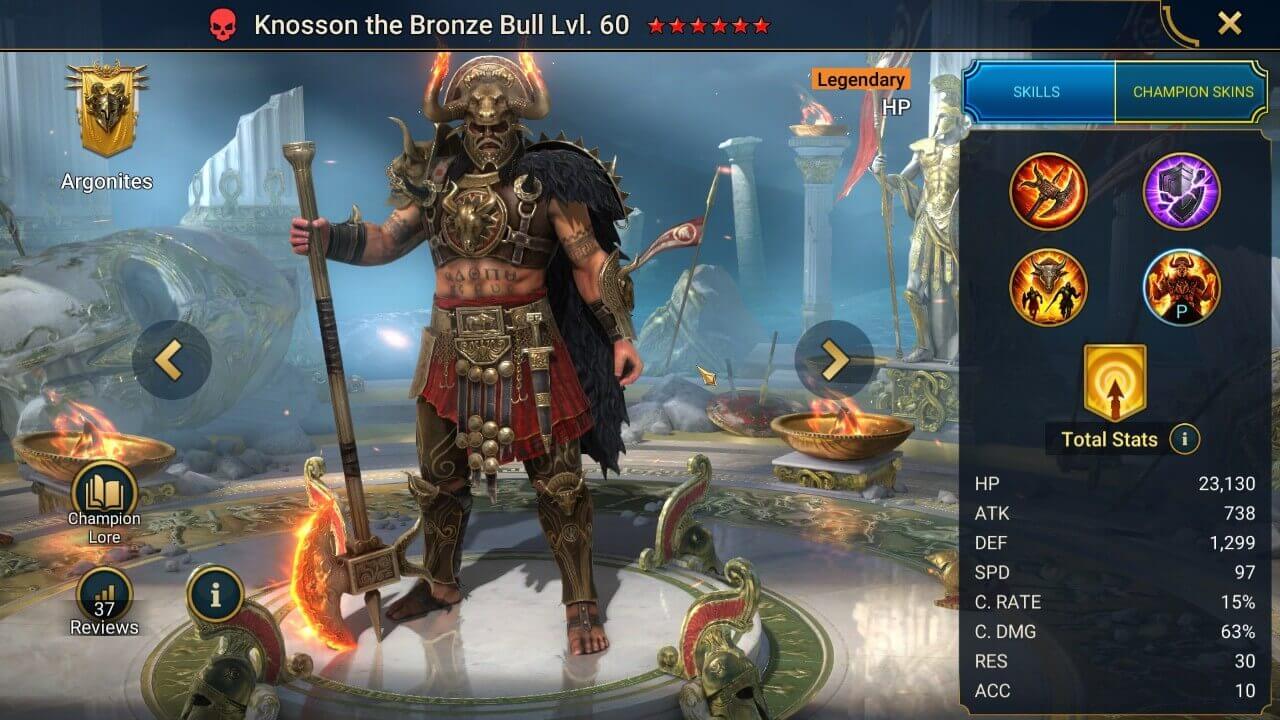Screen dimensions: 1280x720
Task: Select the purple shield skill icon
Action: [x=1181, y=189]
